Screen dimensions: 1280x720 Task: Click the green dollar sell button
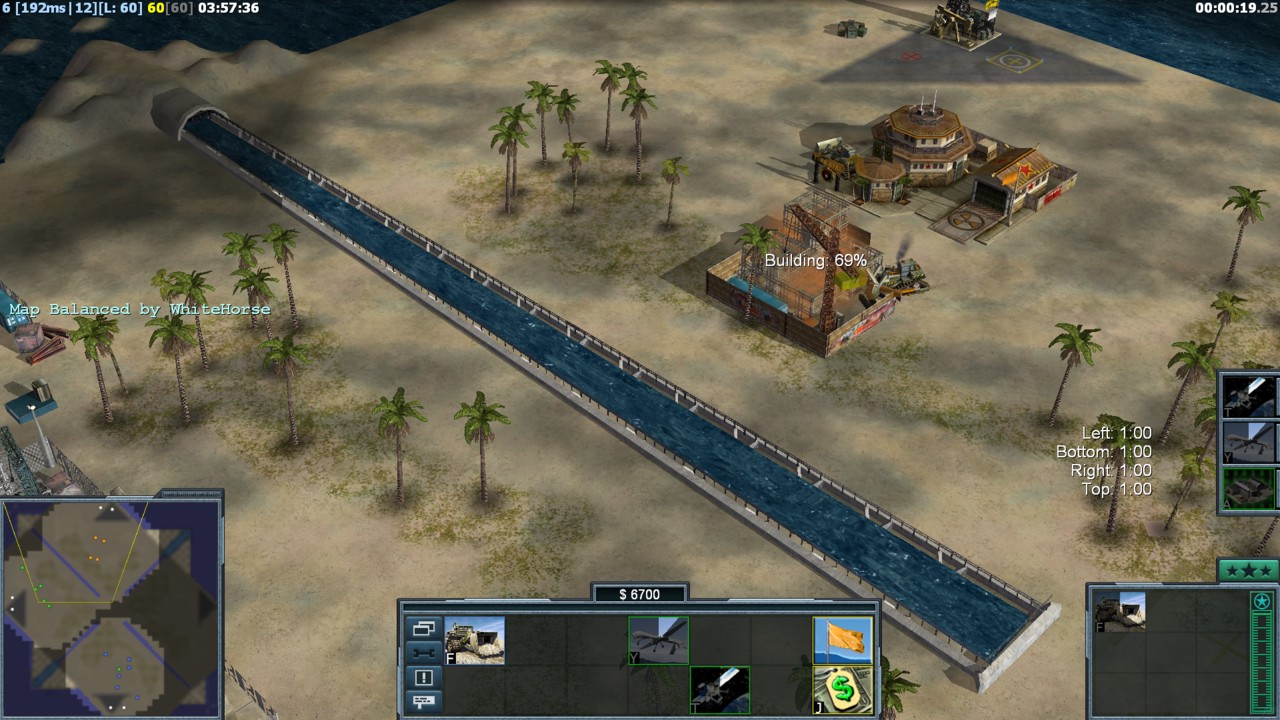tap(843, 689)
